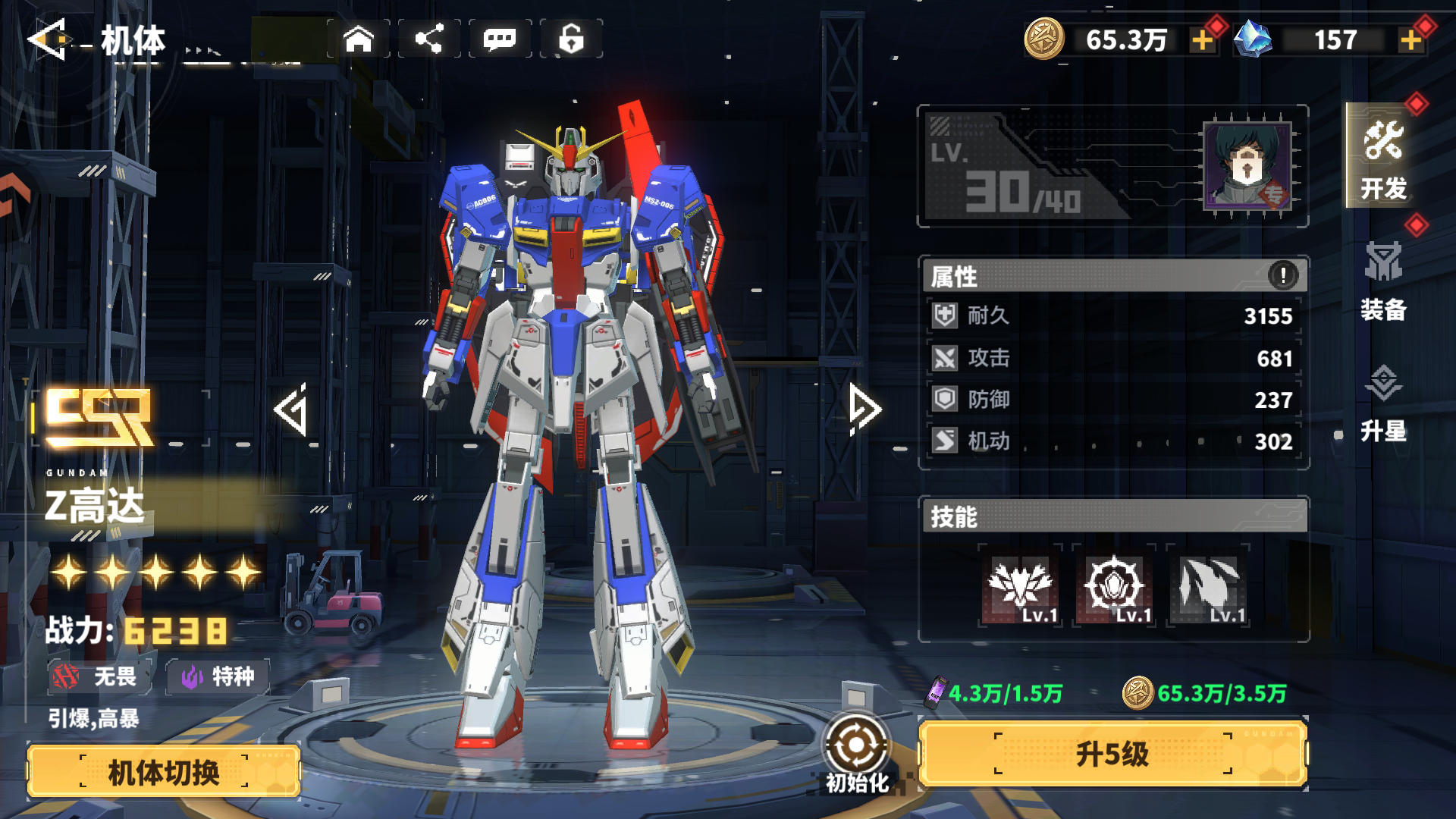This screenshot has width=1456, height=819.
Task: Select the pilot portrait slot
Action: tap(1247, 167)
